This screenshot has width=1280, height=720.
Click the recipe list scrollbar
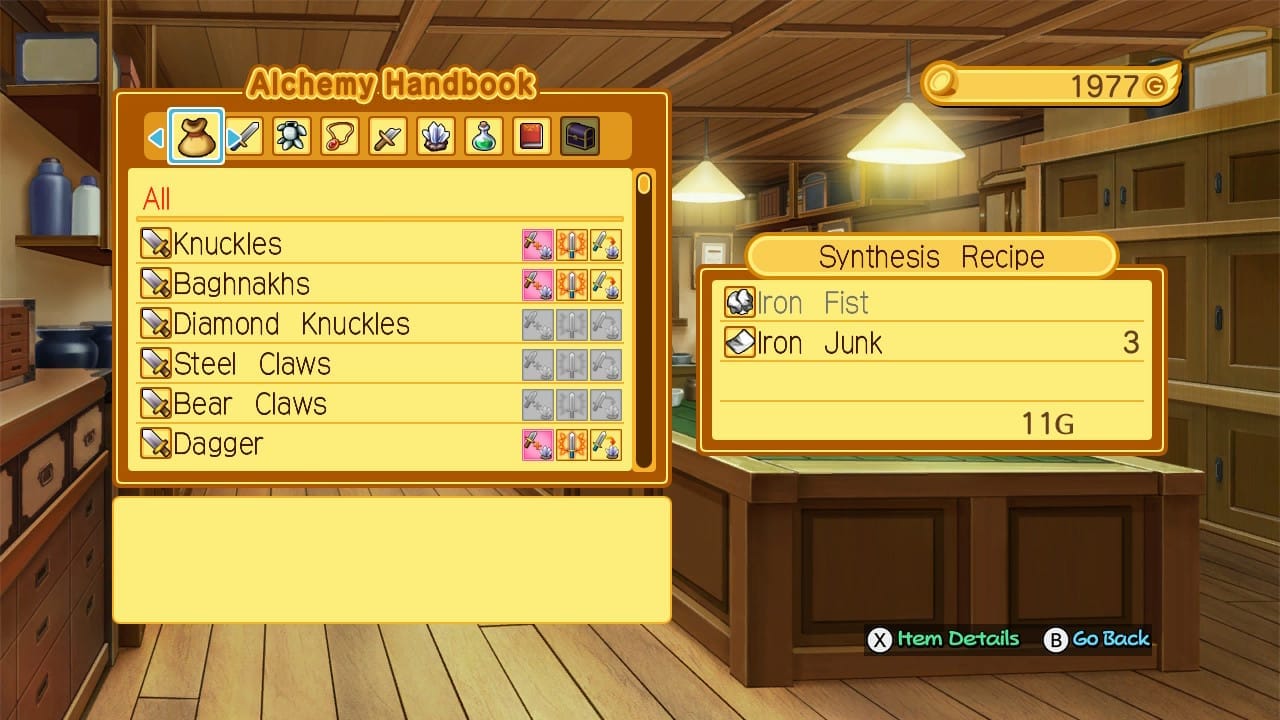644,320
